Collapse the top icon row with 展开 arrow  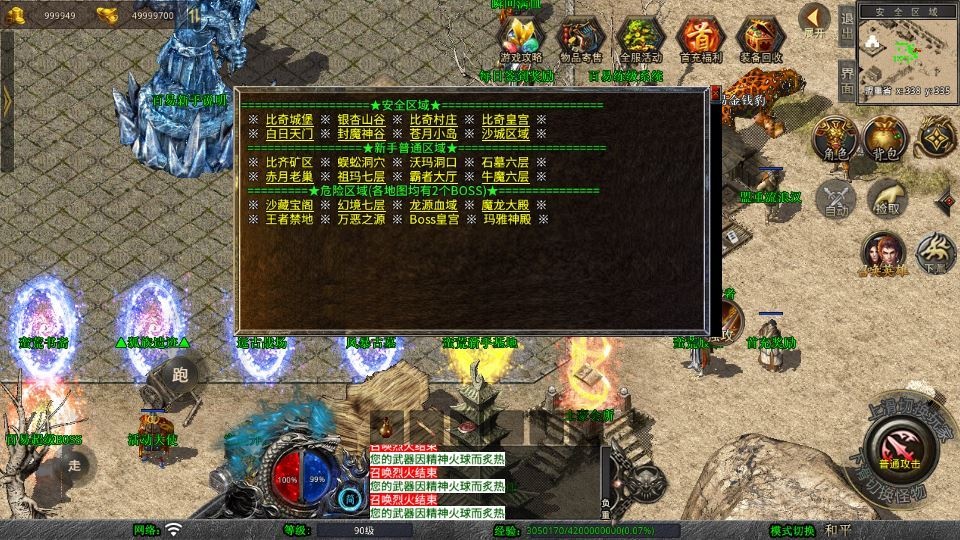pos(816,20)
